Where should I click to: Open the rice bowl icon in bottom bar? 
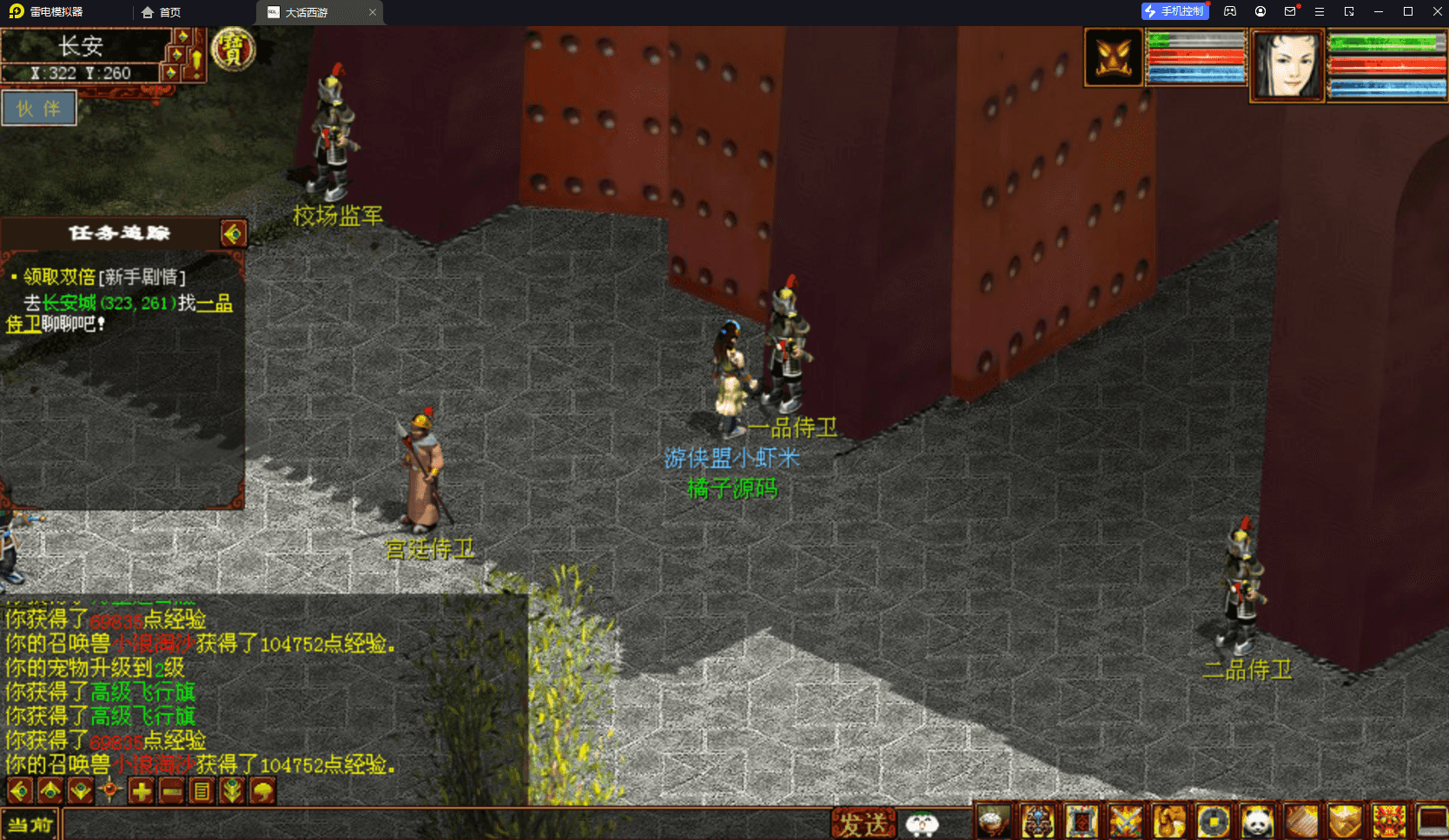coord(993,821)
